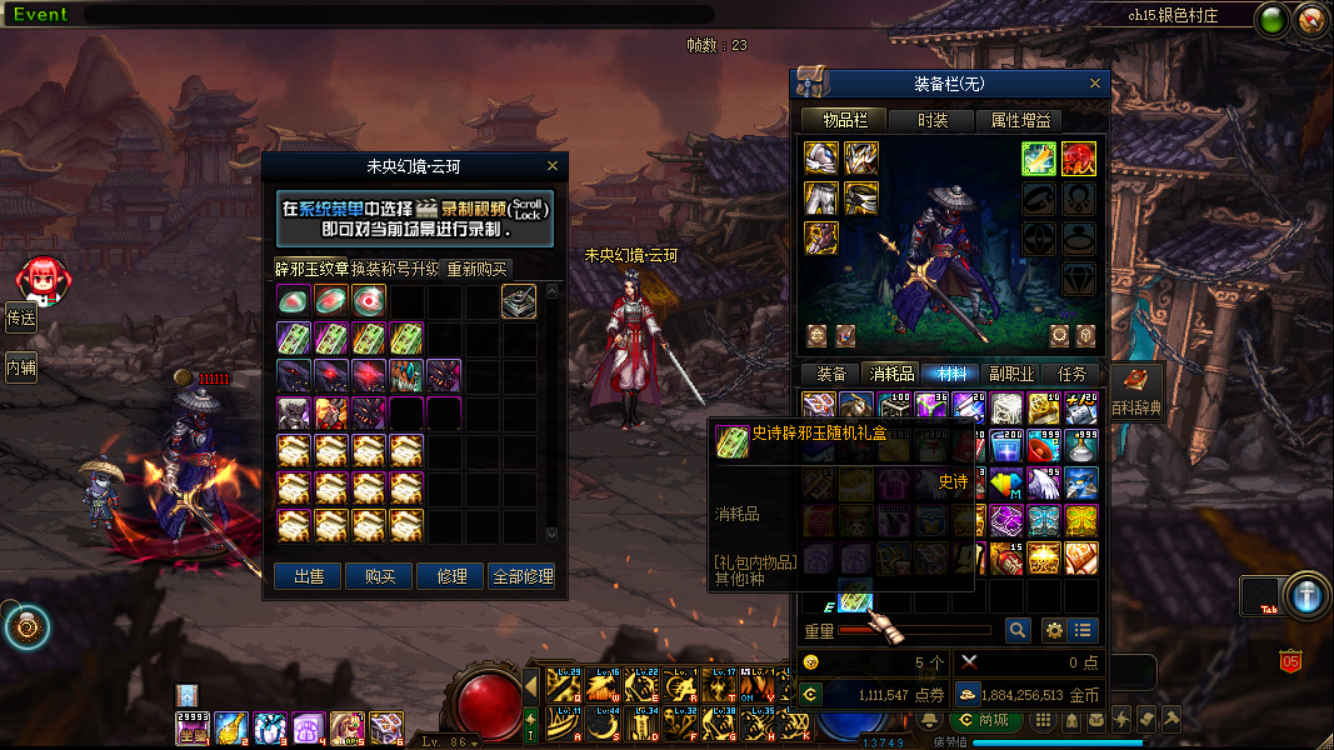This screenshot has height=750, width=1334.
Task: Choose the 修理 repair button
Action: click(451, 576)
